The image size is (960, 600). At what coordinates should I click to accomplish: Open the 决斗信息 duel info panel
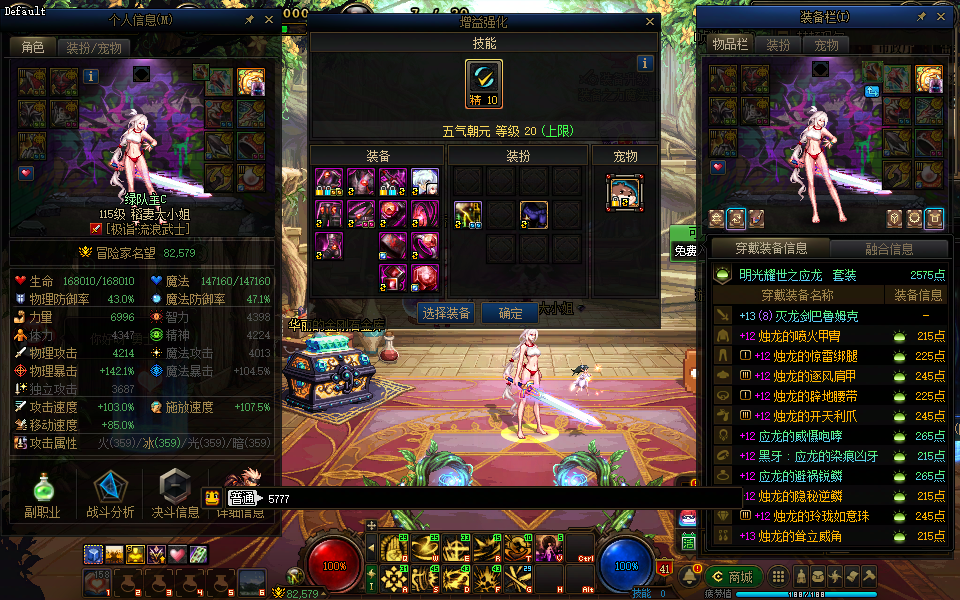[174, 495]
